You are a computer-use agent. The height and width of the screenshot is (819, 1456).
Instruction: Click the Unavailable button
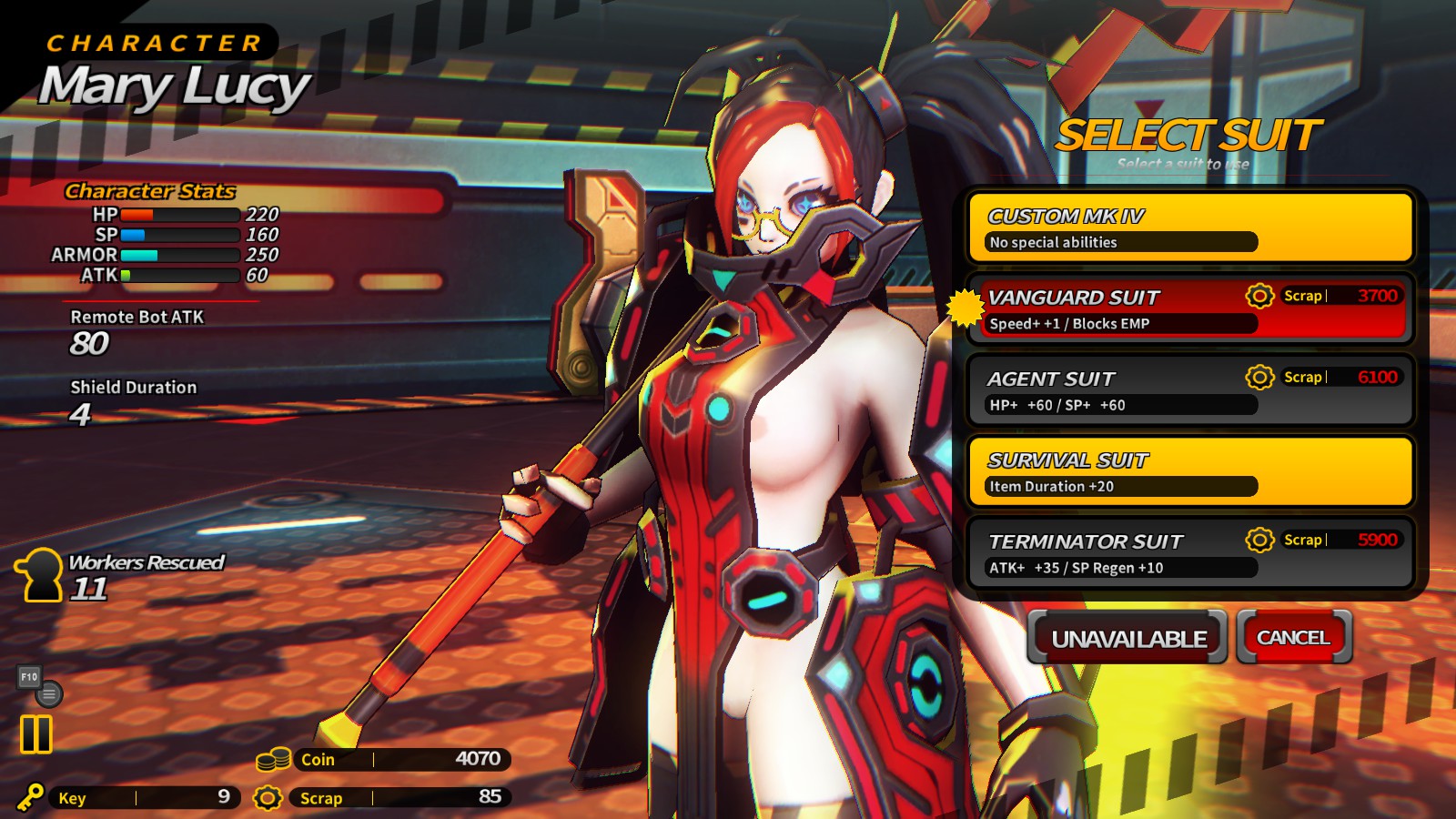pyautogui.click(x=1128, y=638)
